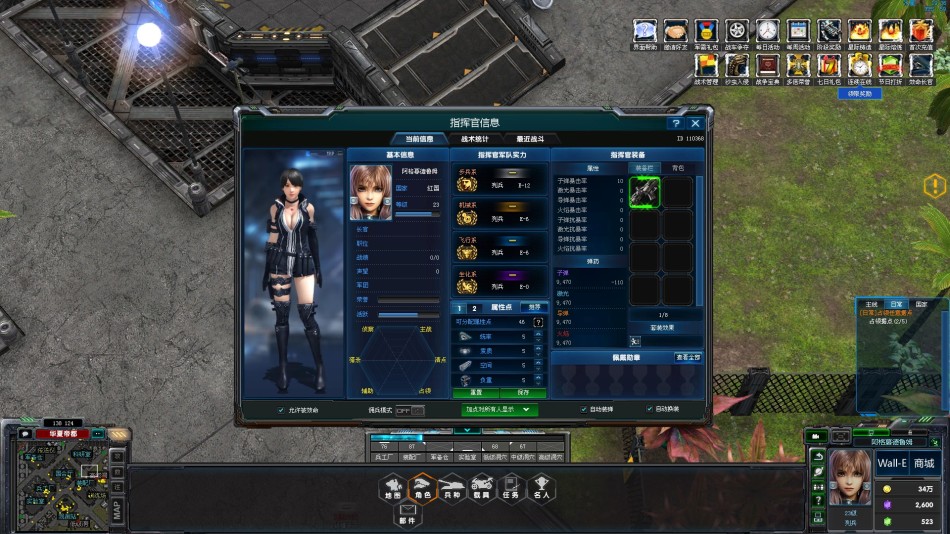Open the 首次充值 gift icon

(919, 31)
